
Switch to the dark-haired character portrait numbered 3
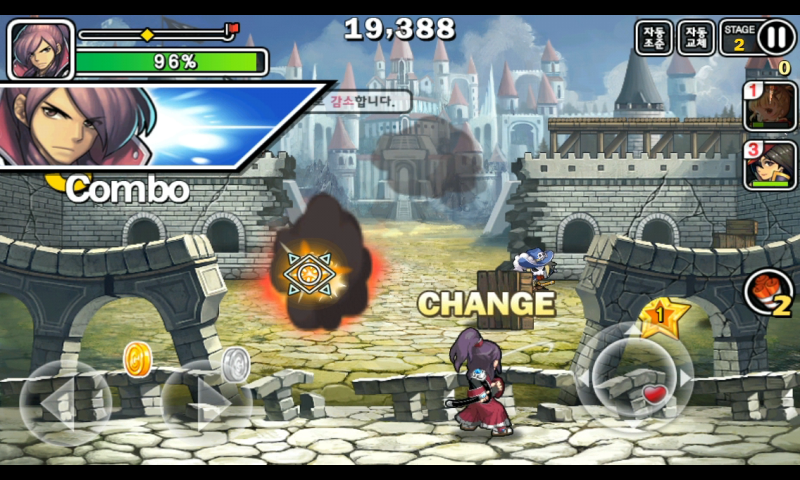(x=769, y=165)
